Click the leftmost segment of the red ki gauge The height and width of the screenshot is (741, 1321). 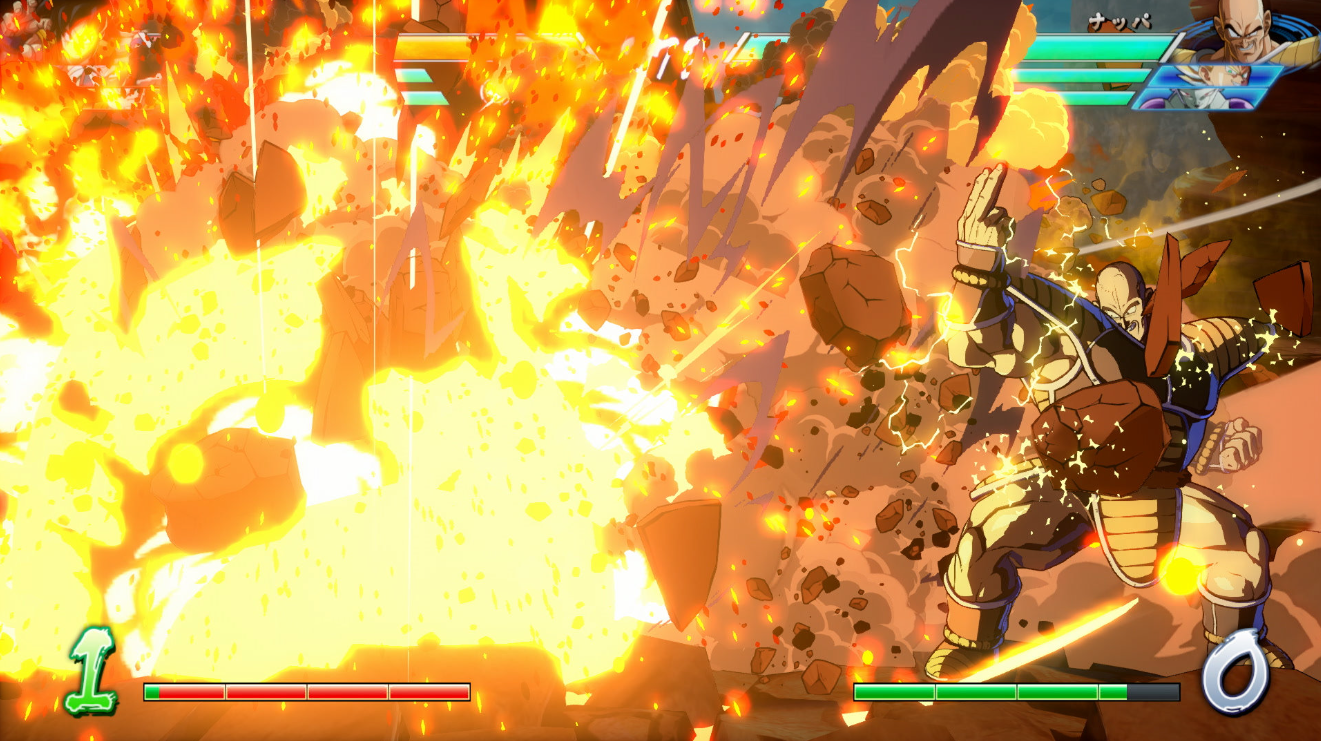pos(190,692)
